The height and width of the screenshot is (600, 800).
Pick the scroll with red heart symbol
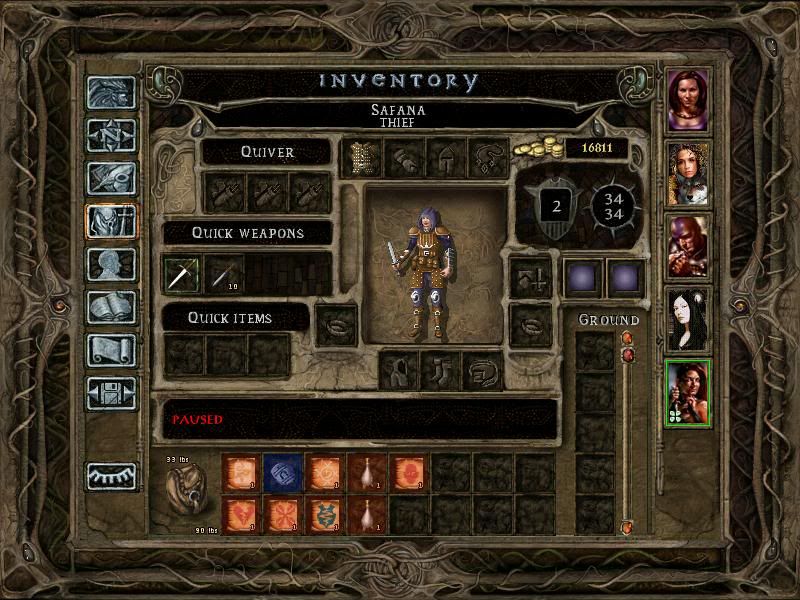point(241,514)
